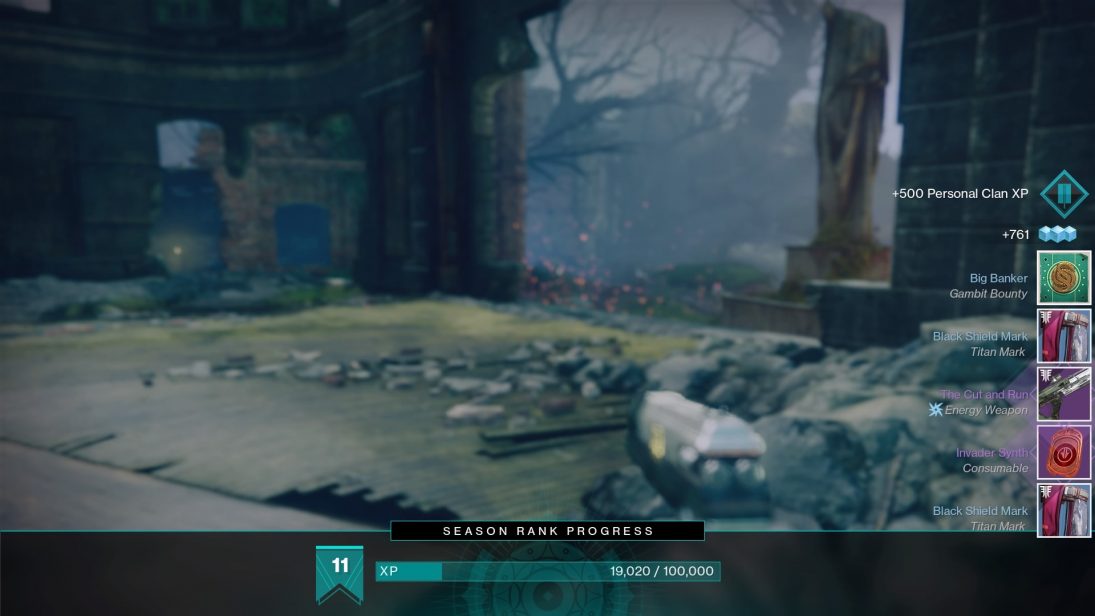The image size is (1095, 616).
Task: Select the Big Banker Gambit Bounty icon
Action: click(1064, 277)
